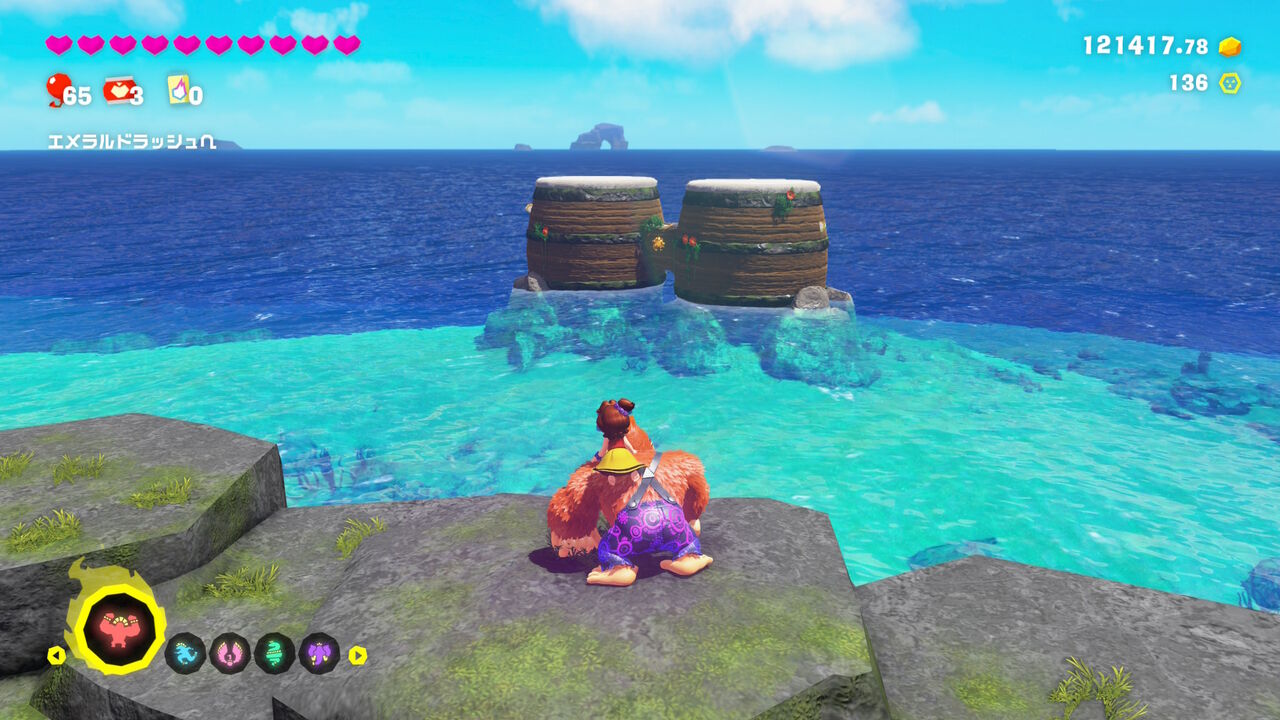Switch to the pink Ostrich Bananza icon
The image size is (1280, 720).
[230, 654]
